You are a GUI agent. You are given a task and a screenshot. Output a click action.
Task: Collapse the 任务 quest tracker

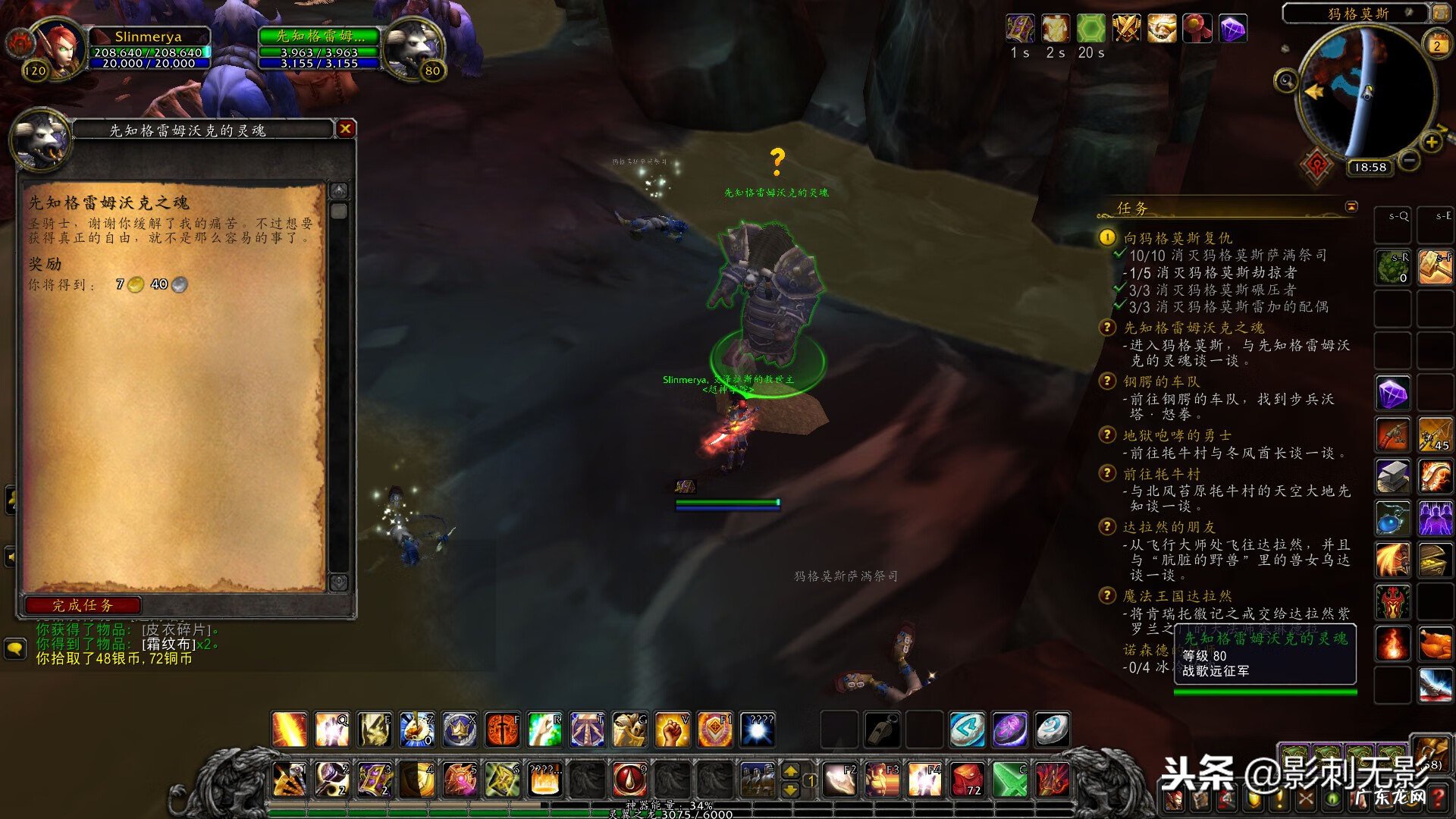pos(1351,207)
